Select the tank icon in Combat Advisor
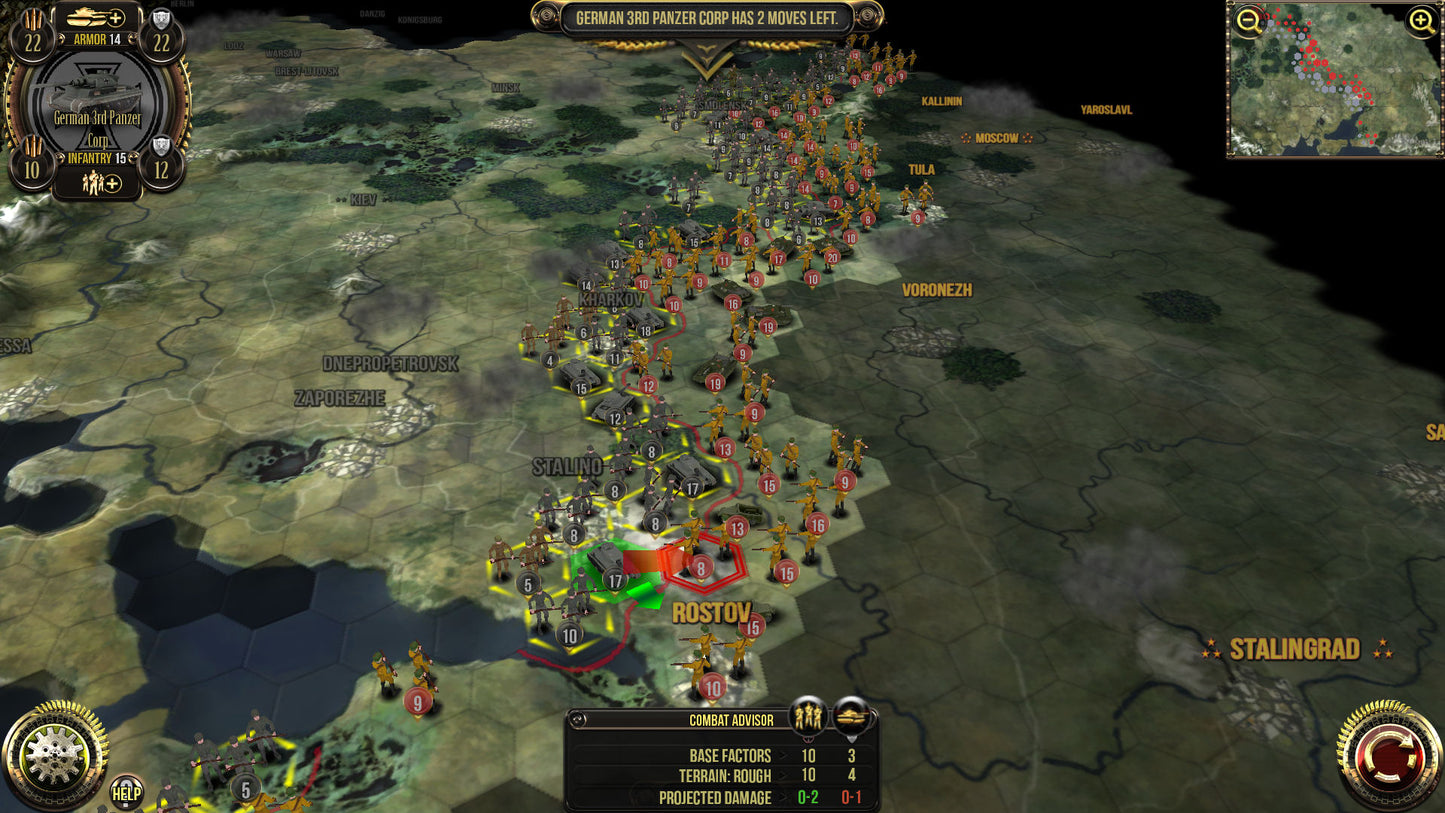1445x813 pixels. (x=851, y=715)
